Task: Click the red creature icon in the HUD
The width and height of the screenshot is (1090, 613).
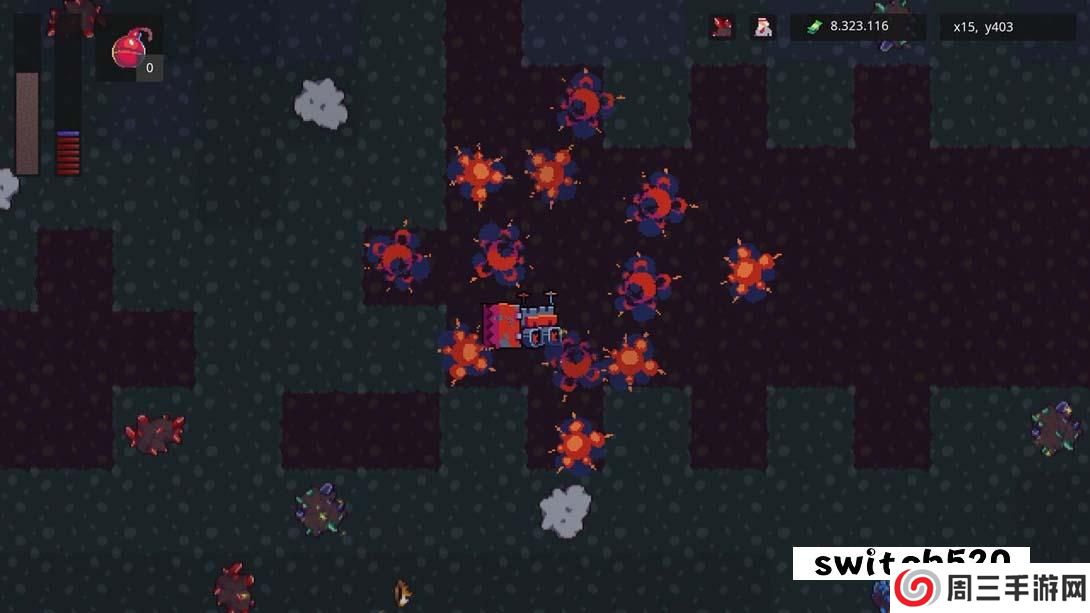Action: (722, 27)
